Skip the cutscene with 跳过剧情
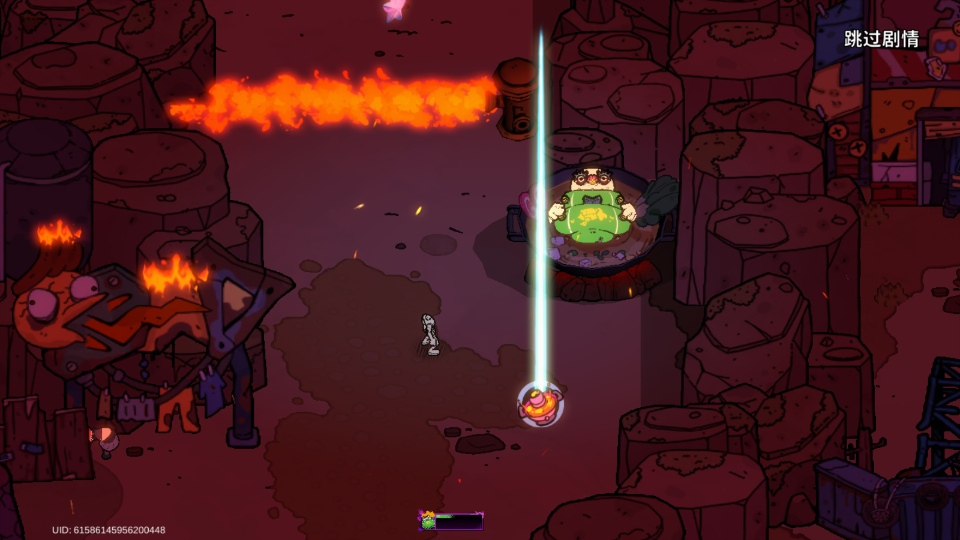This screenshot has width=960, height=540. pyautogui.click(x=881, y=39)
